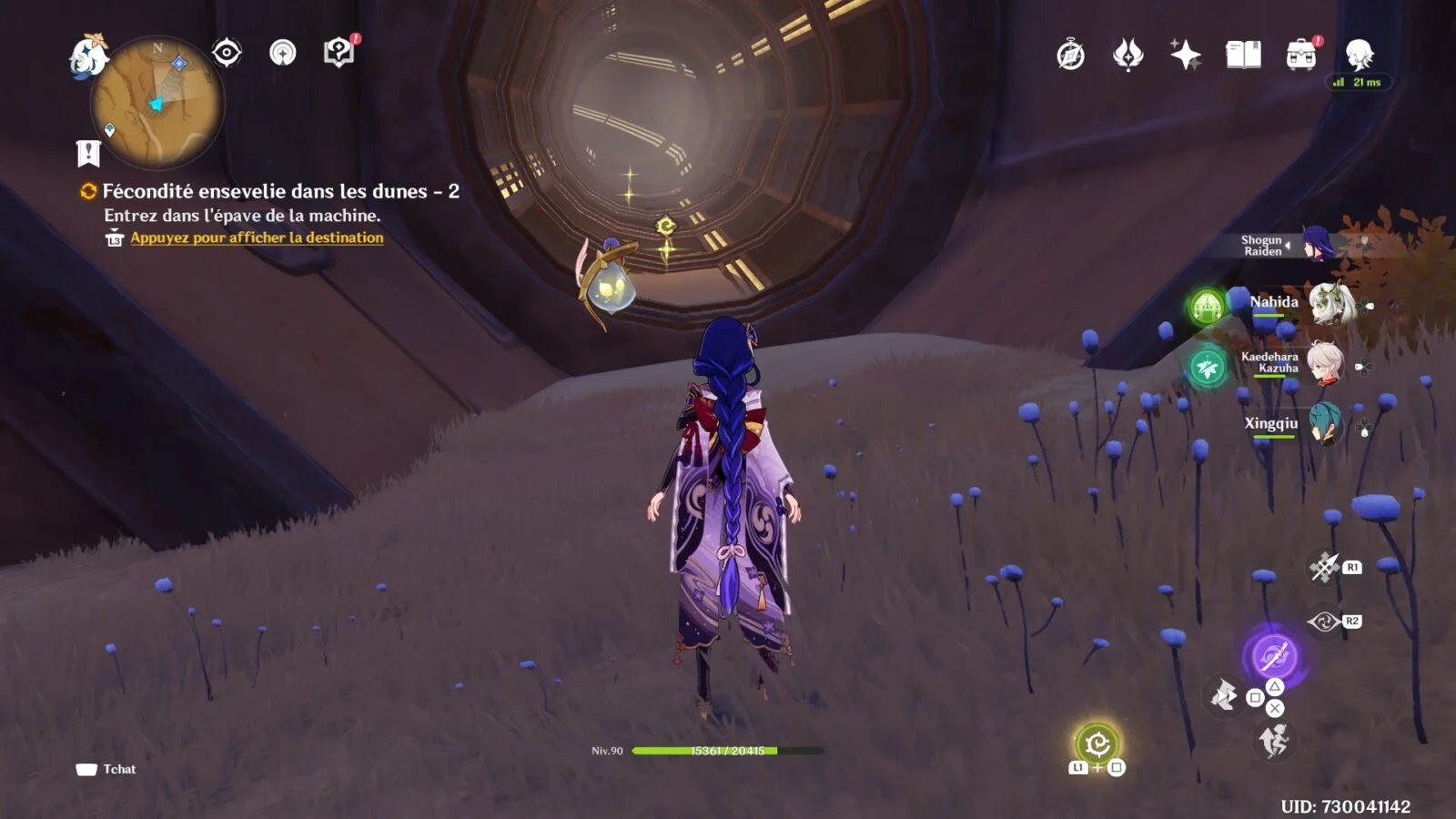Viewport: 1456px width, 819px height.
Task: Toggle elemental sight eye icon
Action: tap(227, 53)
